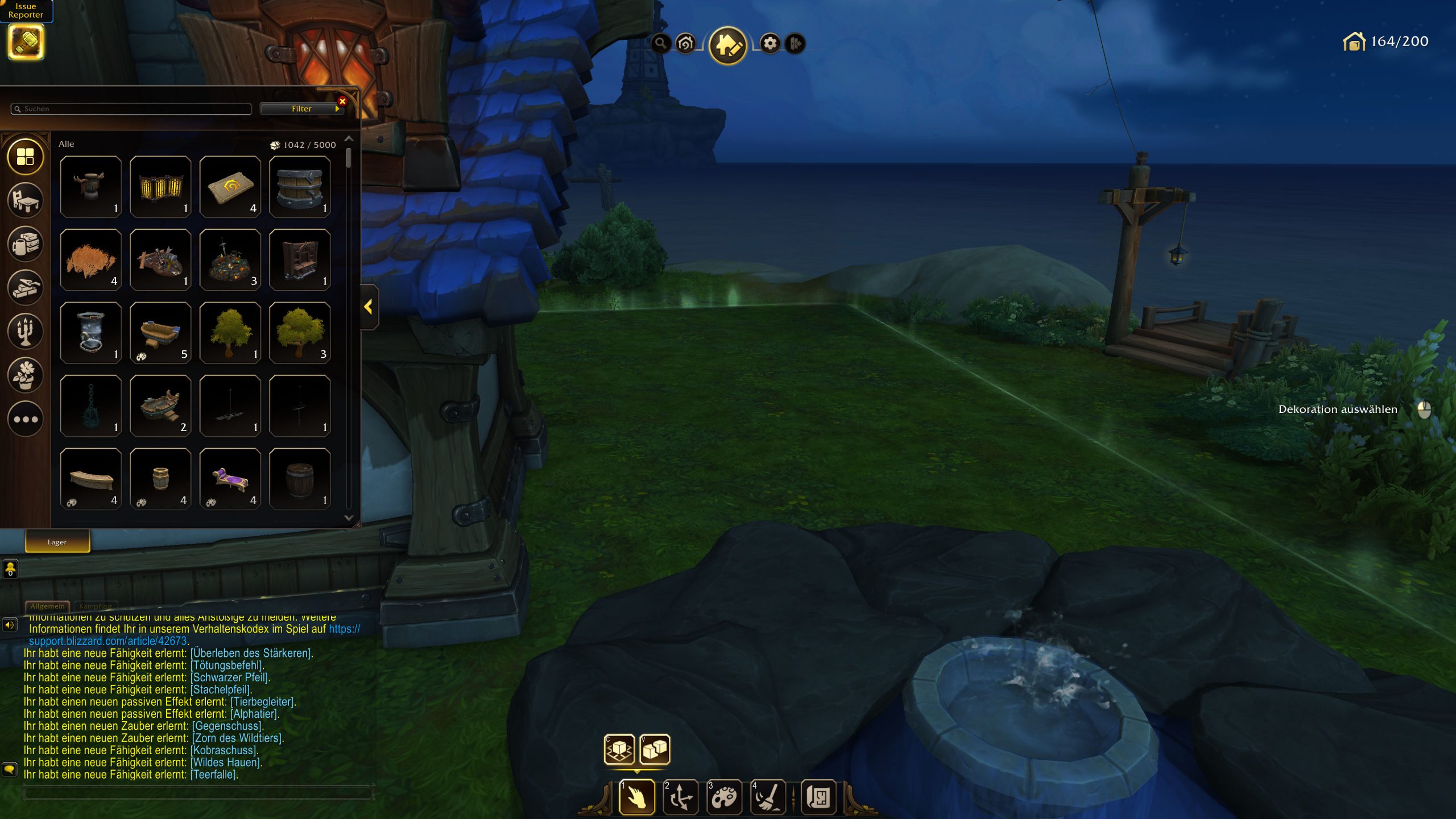
Task: Select the broom cleanup tool
Action: (x=768, y=797)
